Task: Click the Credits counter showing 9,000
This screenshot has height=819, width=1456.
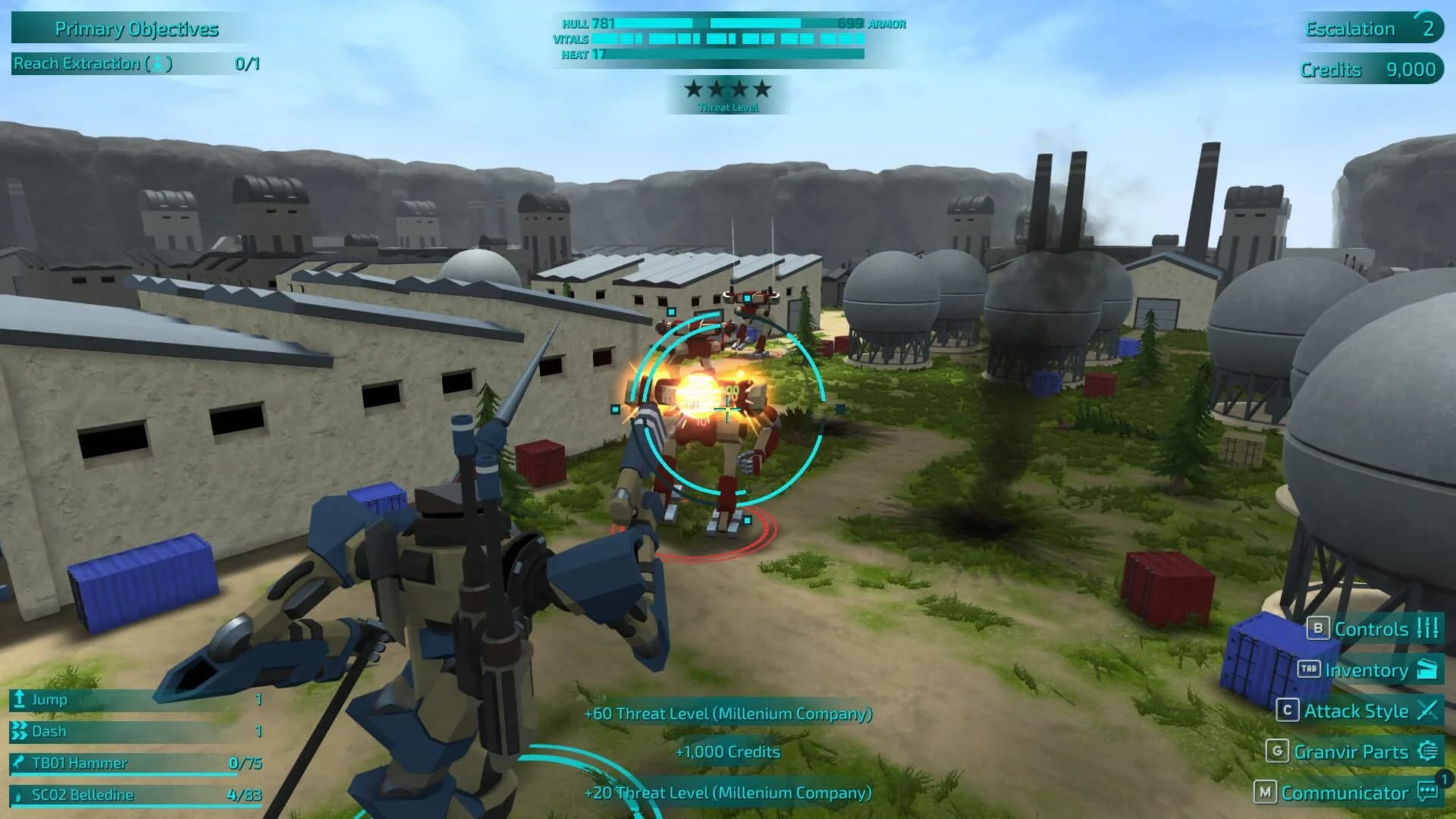Action: [1369, 69]
